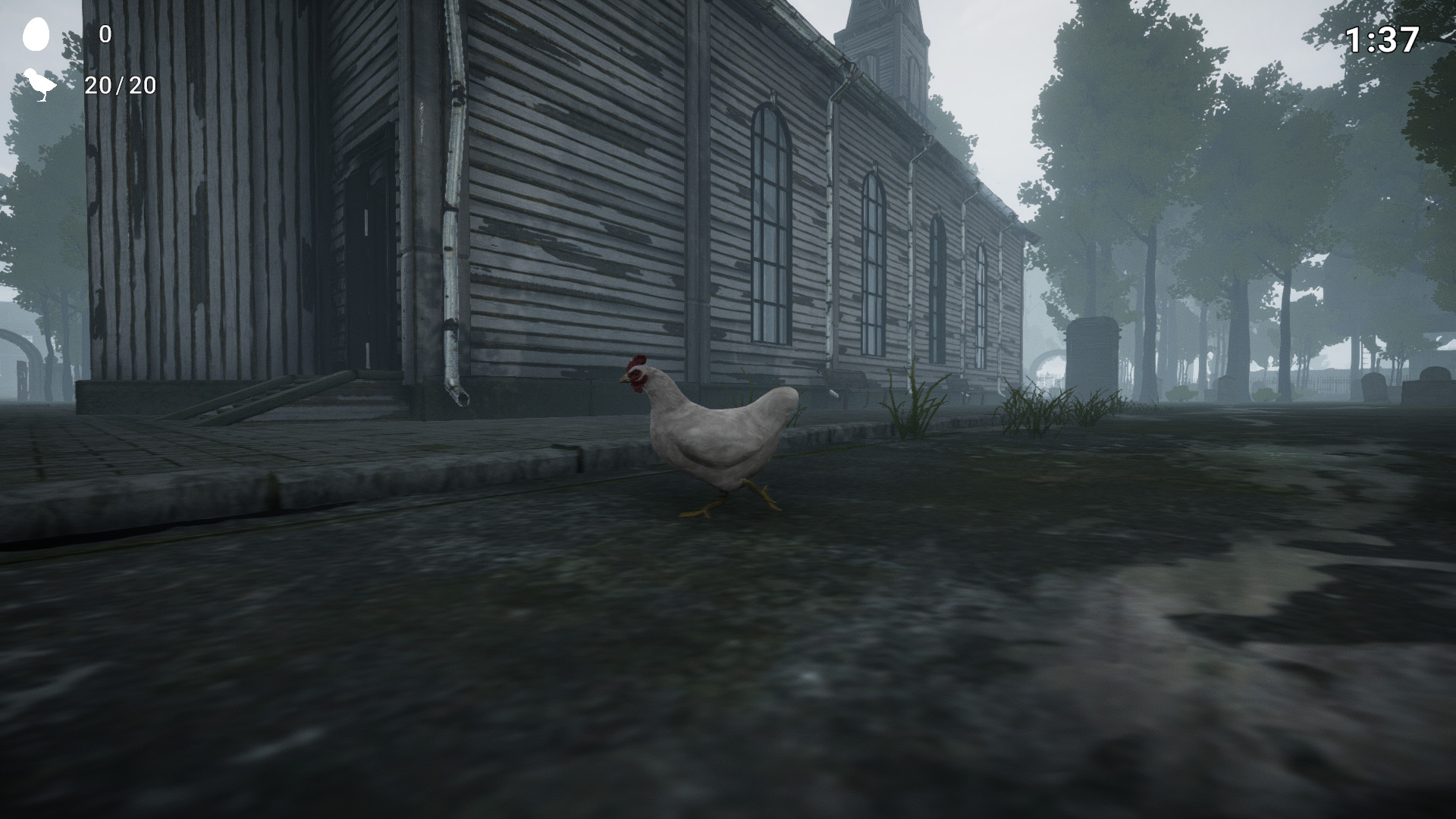Click the chicken's red comb
Image resolution: width=1456 pixels, height=819 pixels.
639,358
